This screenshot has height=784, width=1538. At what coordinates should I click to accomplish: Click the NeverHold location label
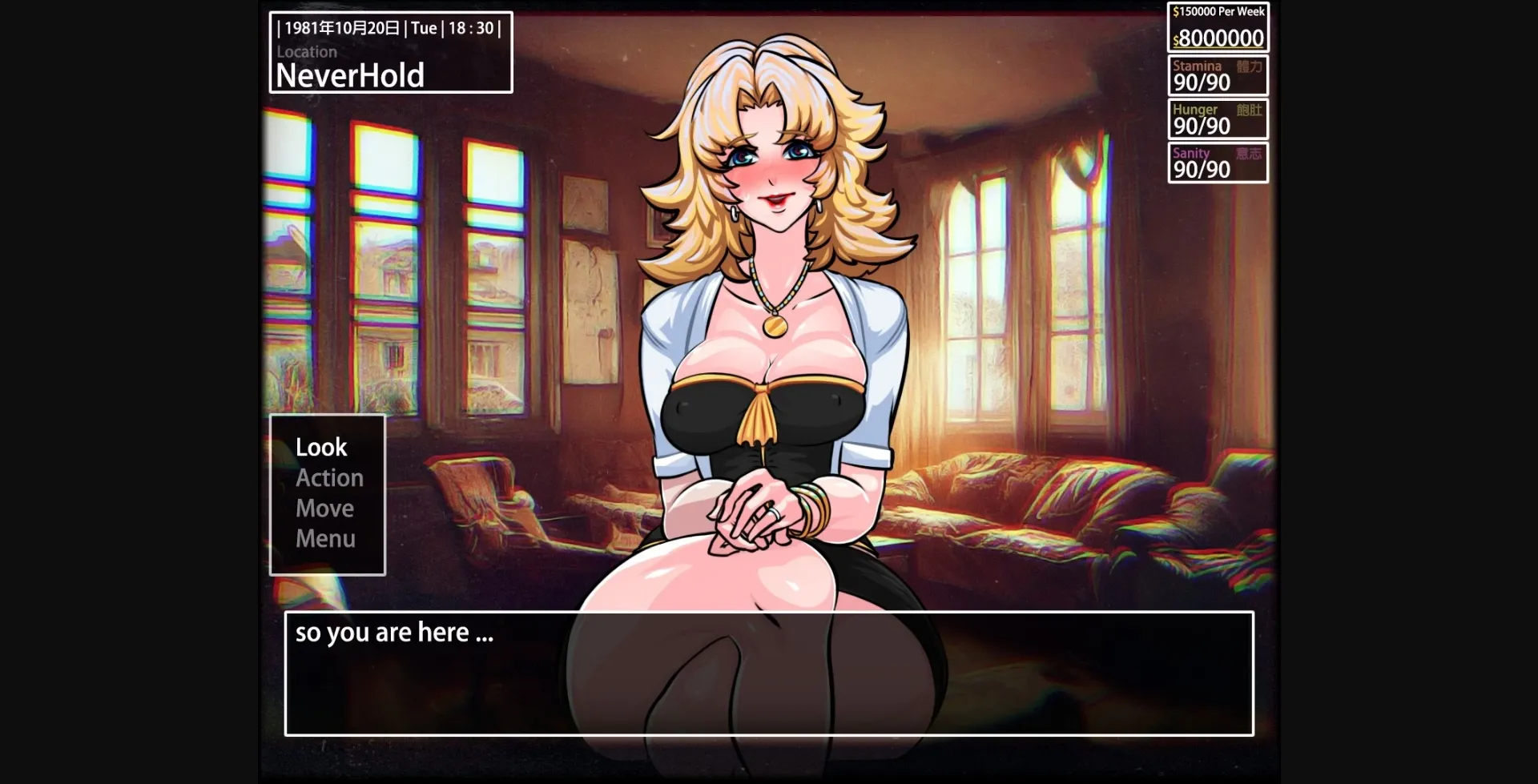point(348,76)
